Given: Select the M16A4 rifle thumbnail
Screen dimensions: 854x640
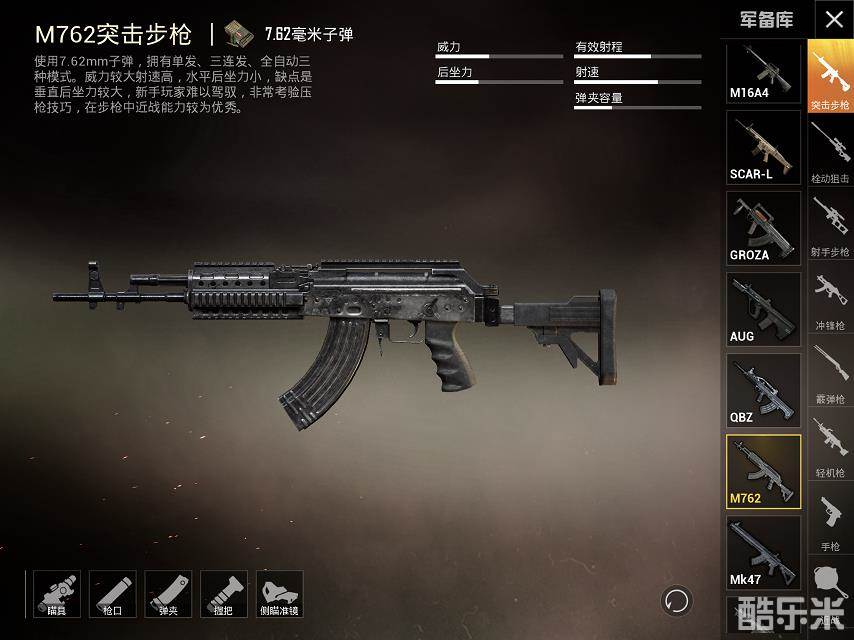Looking at the screenshot, I should pos(763,71).
